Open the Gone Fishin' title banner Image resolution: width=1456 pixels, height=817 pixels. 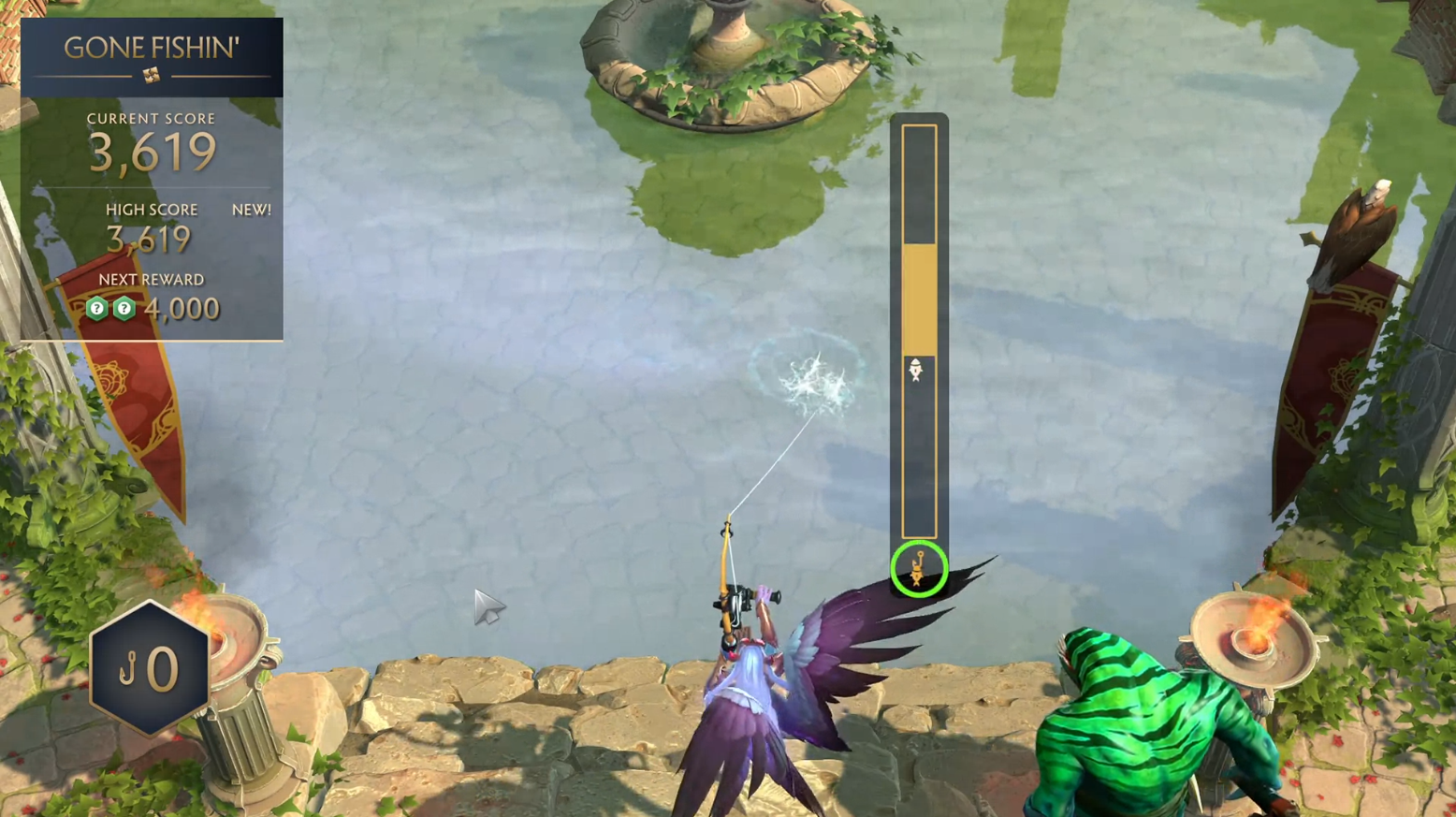coord(152,57)
